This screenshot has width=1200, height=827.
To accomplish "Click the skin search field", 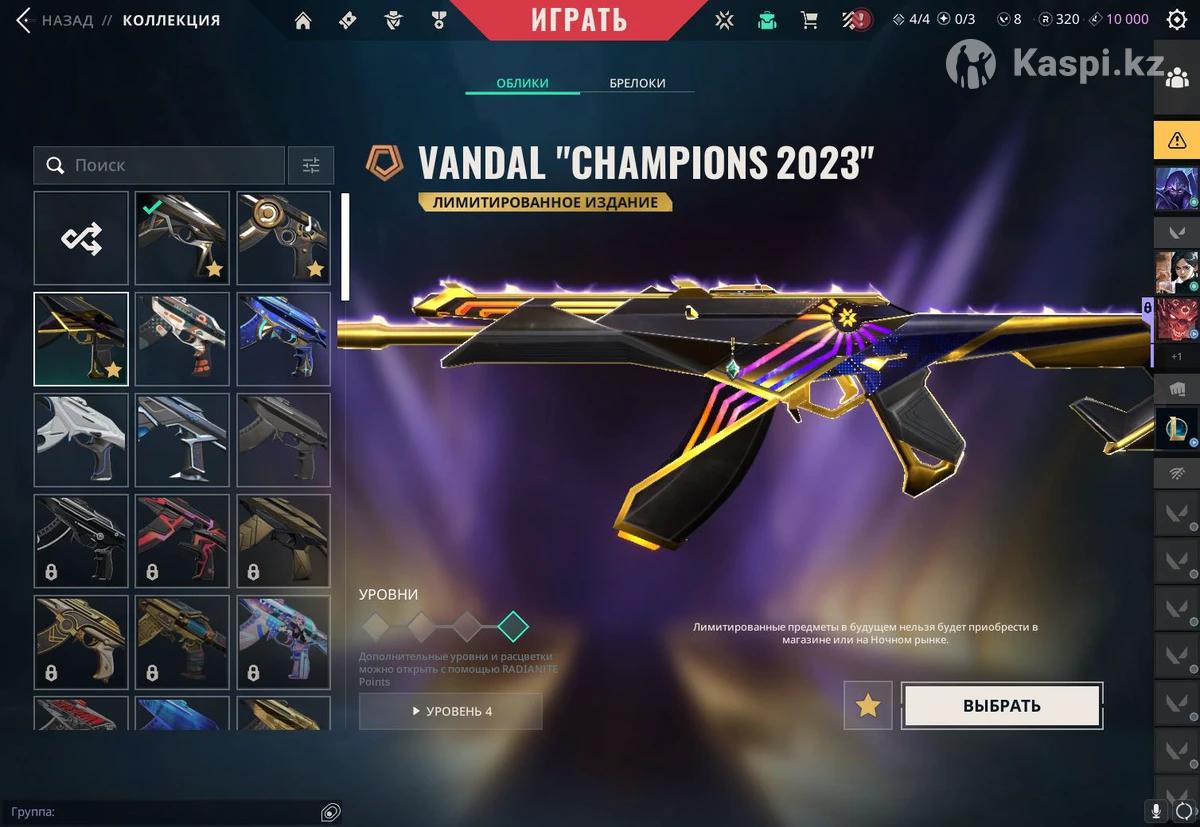I will click(160, 165).
